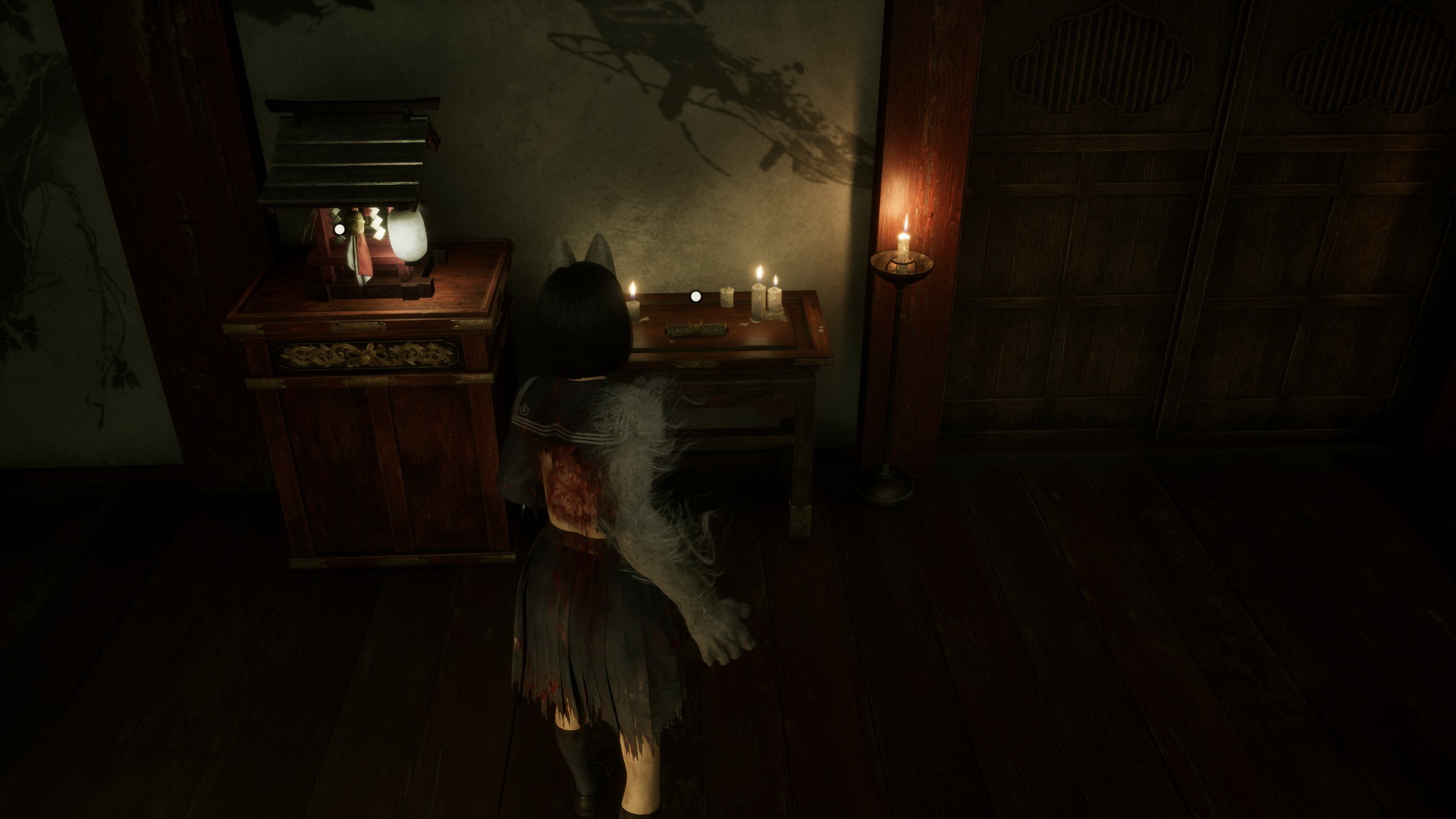Image resolution: width=1456 pixels, height=819 pixels.
Task: Select the interaction marker above the candle table
Action: point(695,297)
